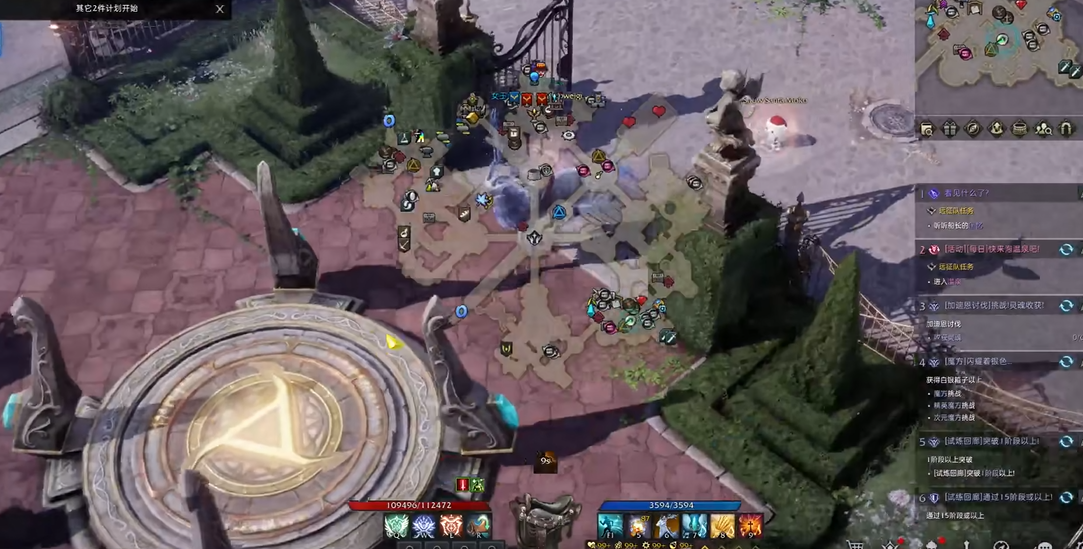This screenshot has width=1083, height=549.
Task: Click quest 5 '试炼回廊' refresh icon
Action: pos(1066,441)
